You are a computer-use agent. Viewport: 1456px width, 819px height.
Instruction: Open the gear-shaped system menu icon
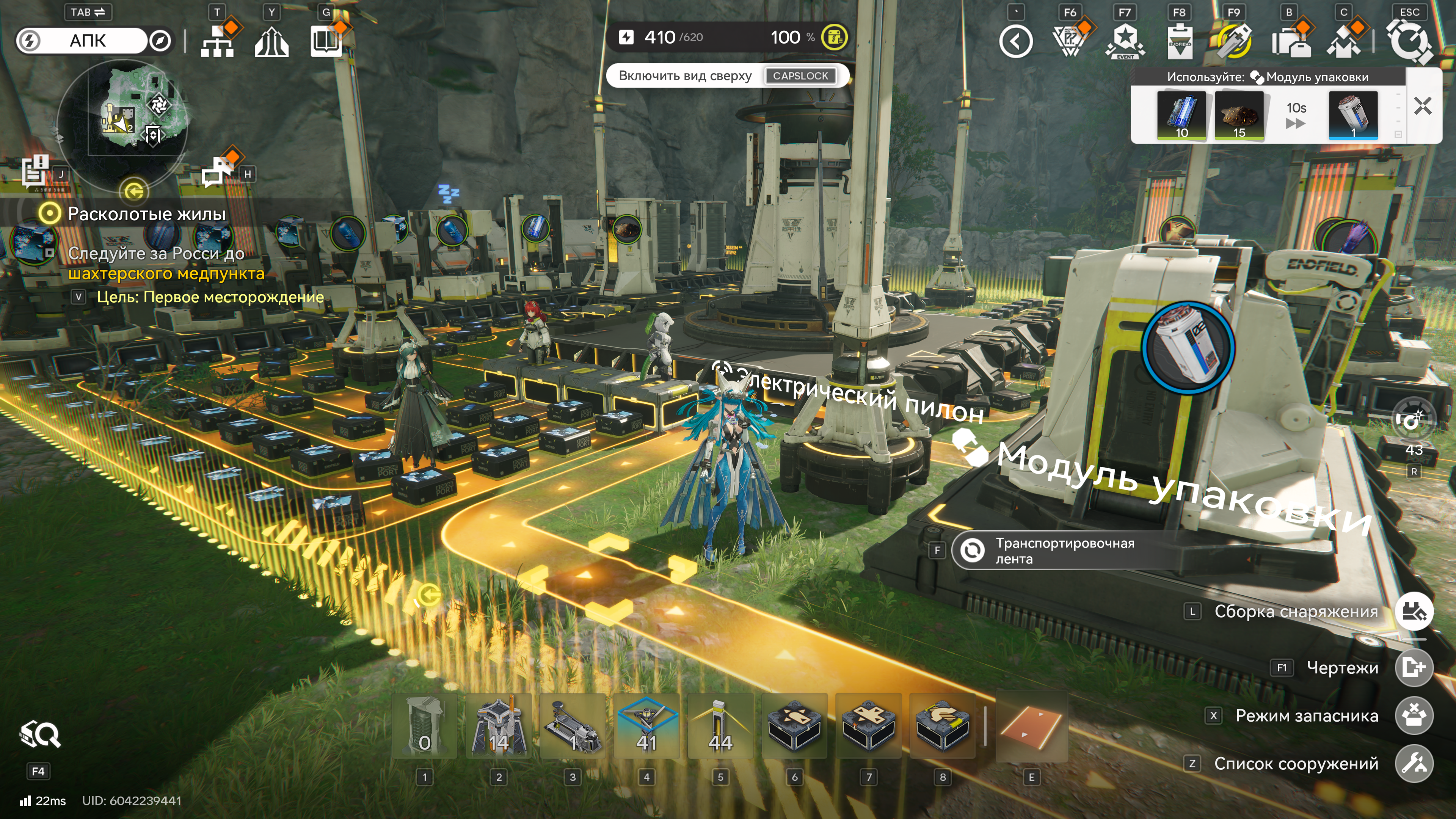click(1409, 41)
